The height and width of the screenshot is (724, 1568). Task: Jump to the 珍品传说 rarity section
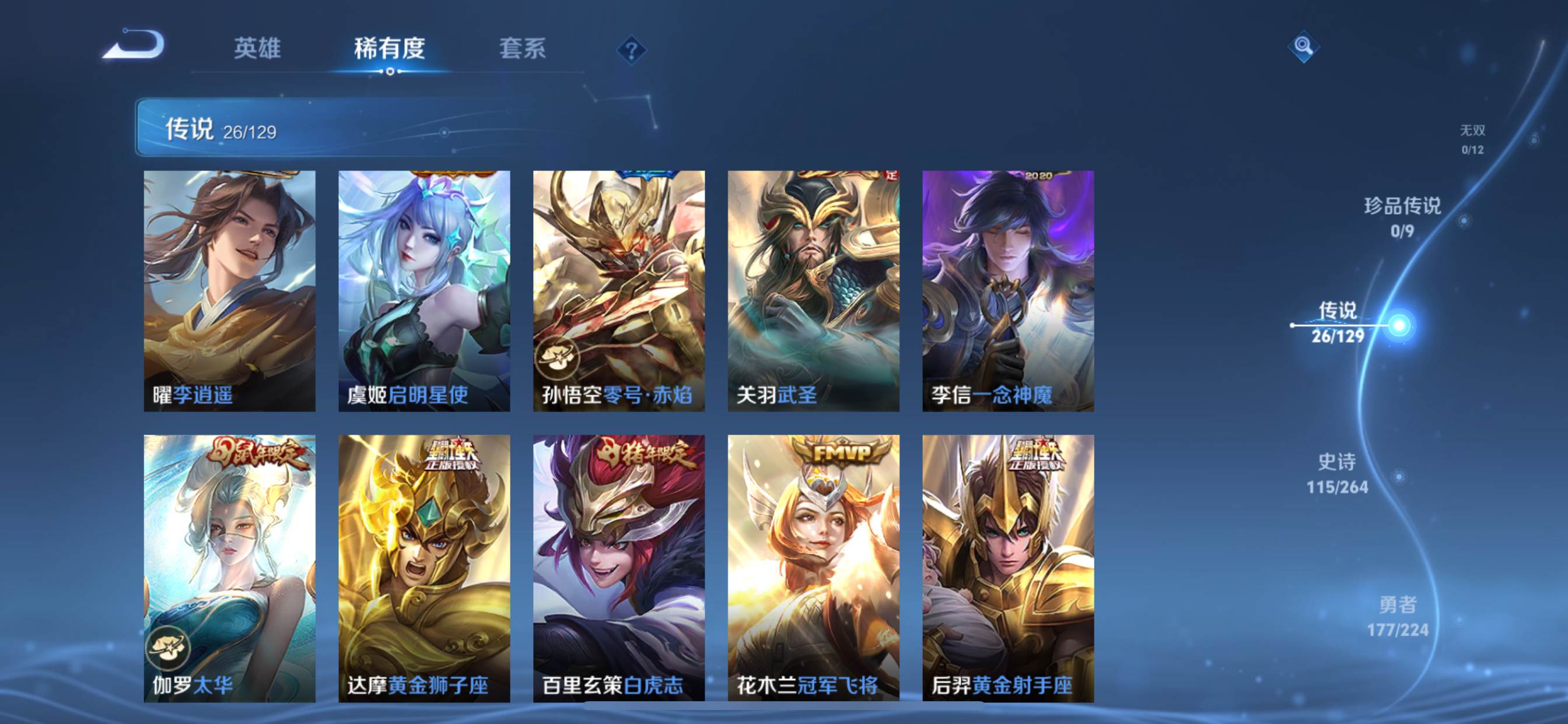[1402, 217]
